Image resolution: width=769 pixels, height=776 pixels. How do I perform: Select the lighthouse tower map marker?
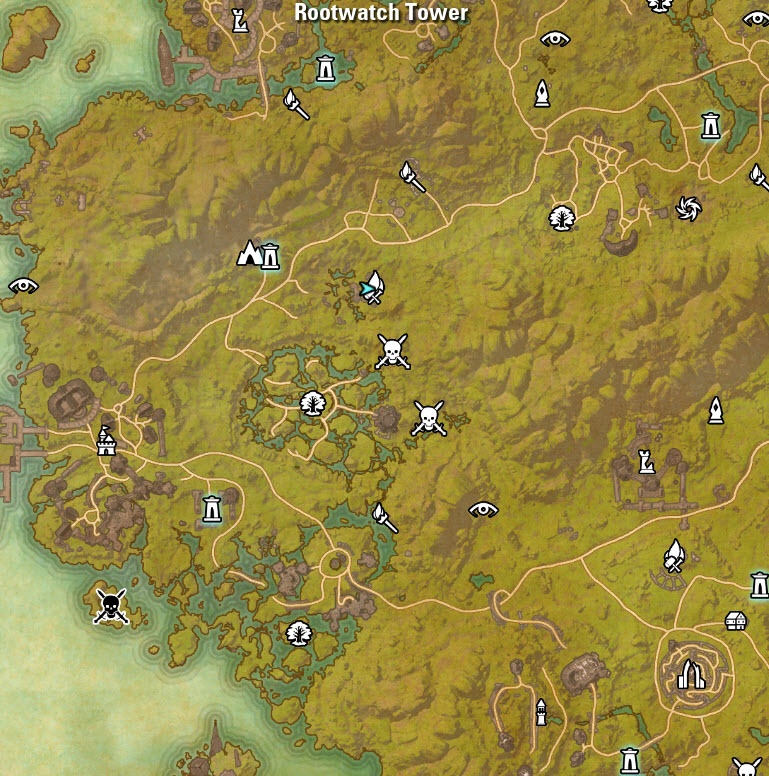click(541, 712)
